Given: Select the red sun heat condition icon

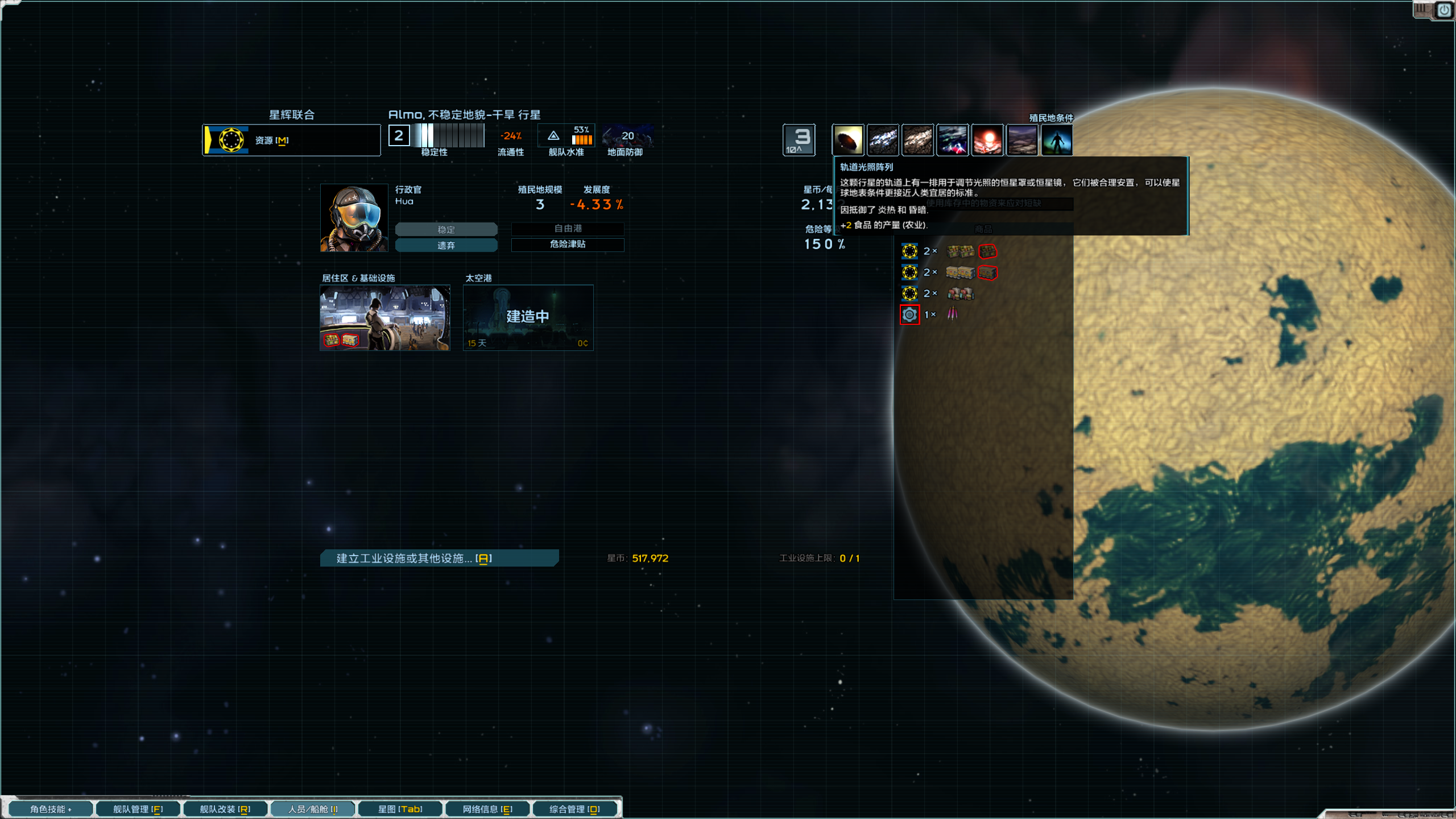Looking at the screenshot, I should pos(987,140).
